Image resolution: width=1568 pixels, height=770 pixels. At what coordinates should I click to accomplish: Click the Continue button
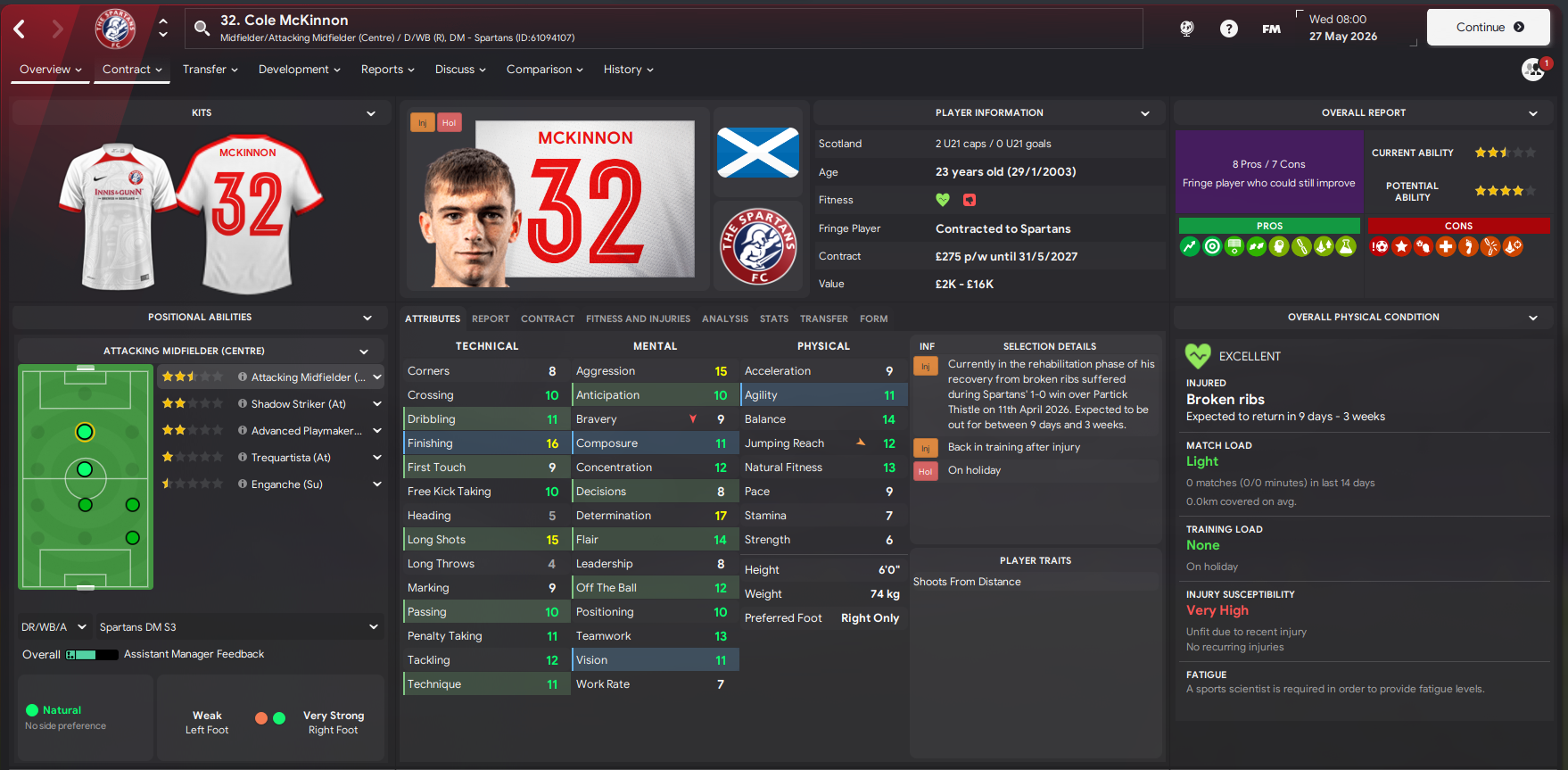[1488, 28]
